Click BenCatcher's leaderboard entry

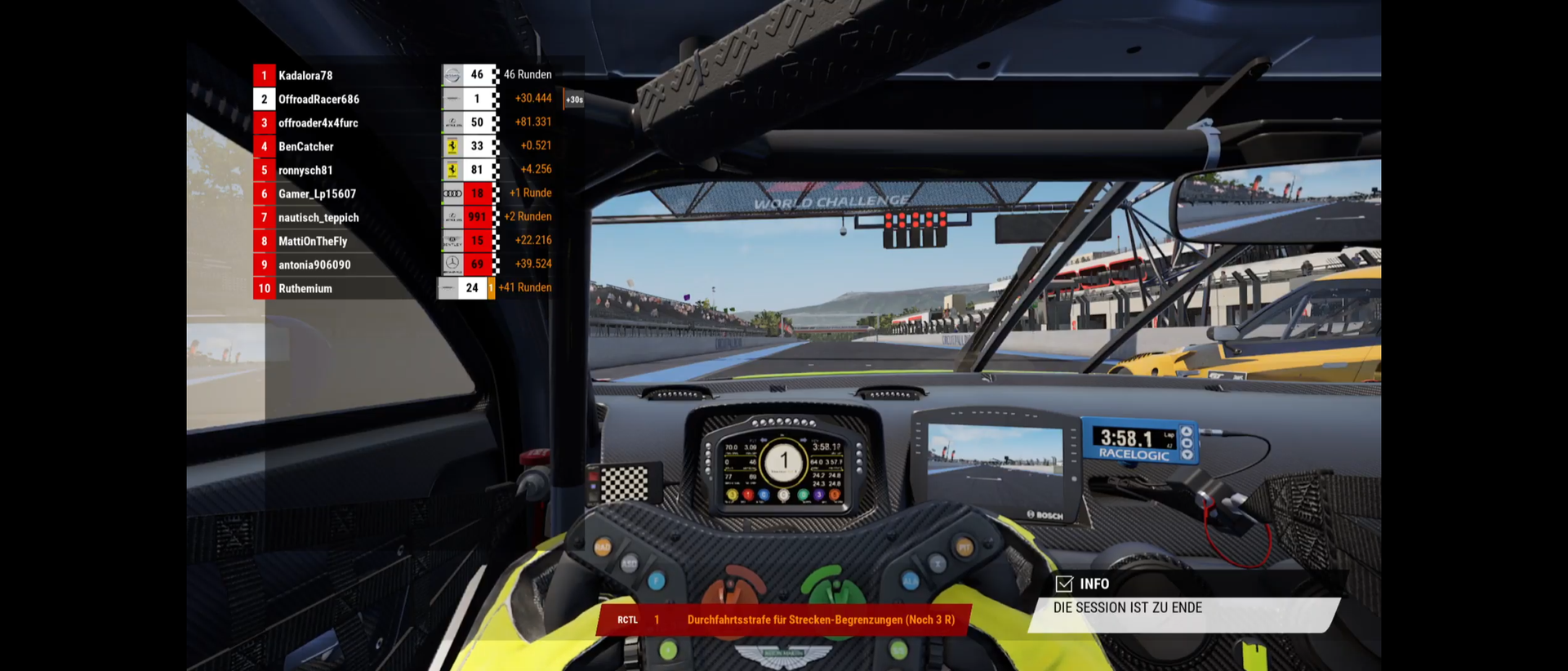(x=306, y=147)
